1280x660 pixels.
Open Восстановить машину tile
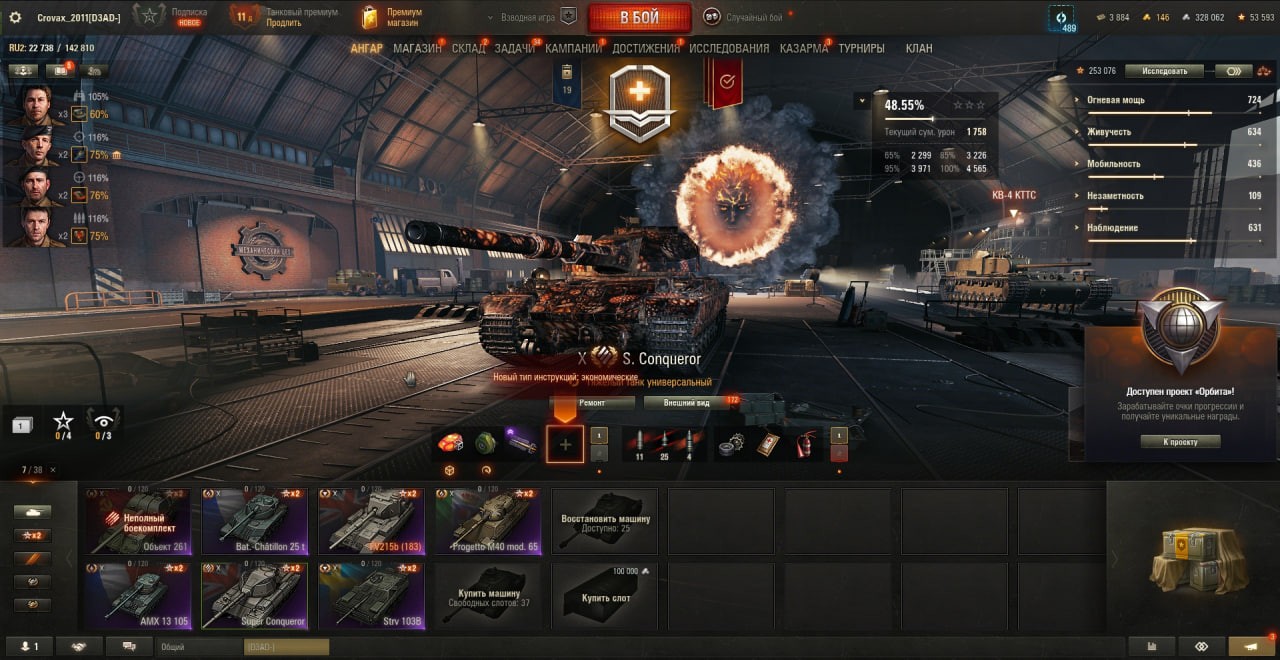click(x=605, y=520)
